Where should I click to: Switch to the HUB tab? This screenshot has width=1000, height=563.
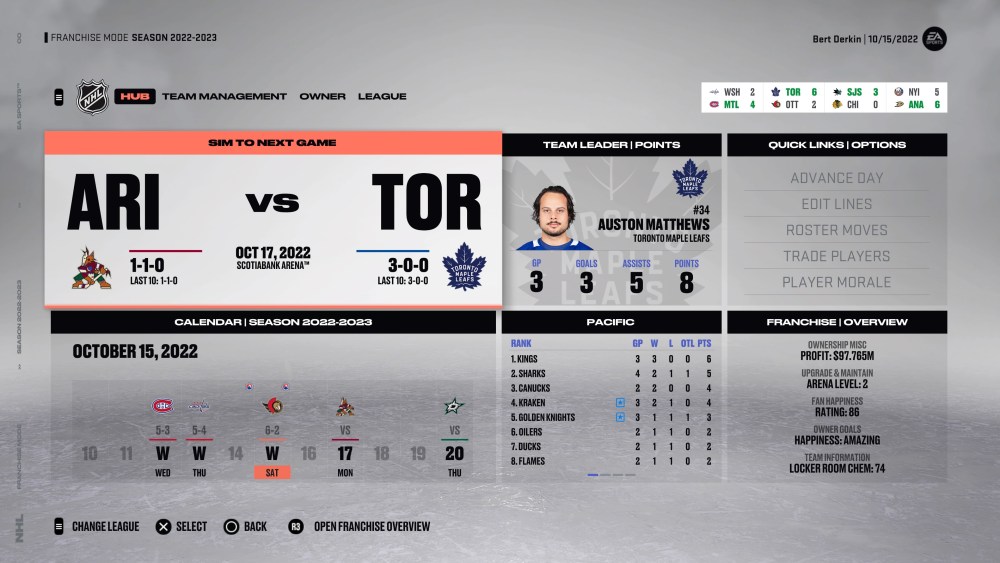[134, 96]
